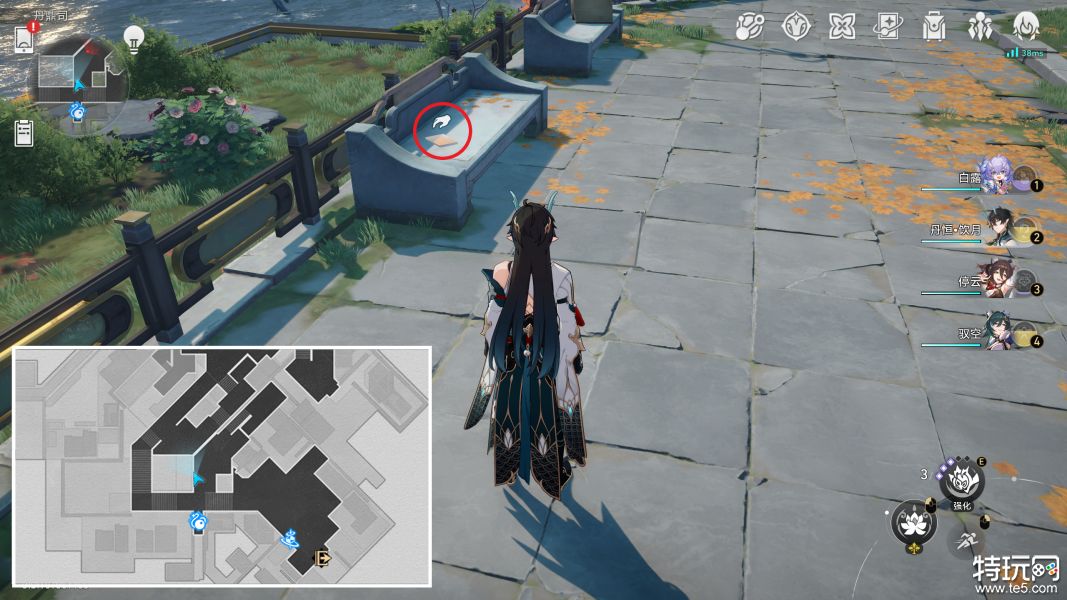Switch to party member 停云

pyautogui.click(x=1003, y=281)
